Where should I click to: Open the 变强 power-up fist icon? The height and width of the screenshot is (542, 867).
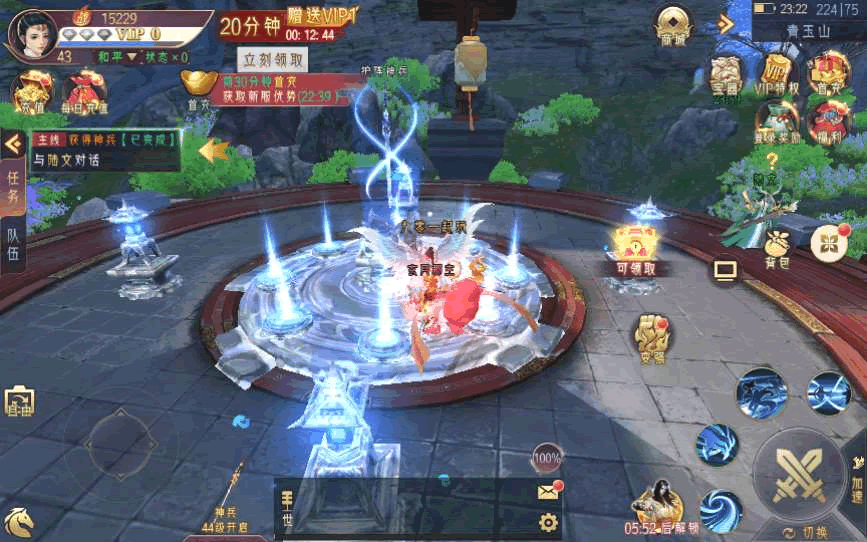click(651, 338)
